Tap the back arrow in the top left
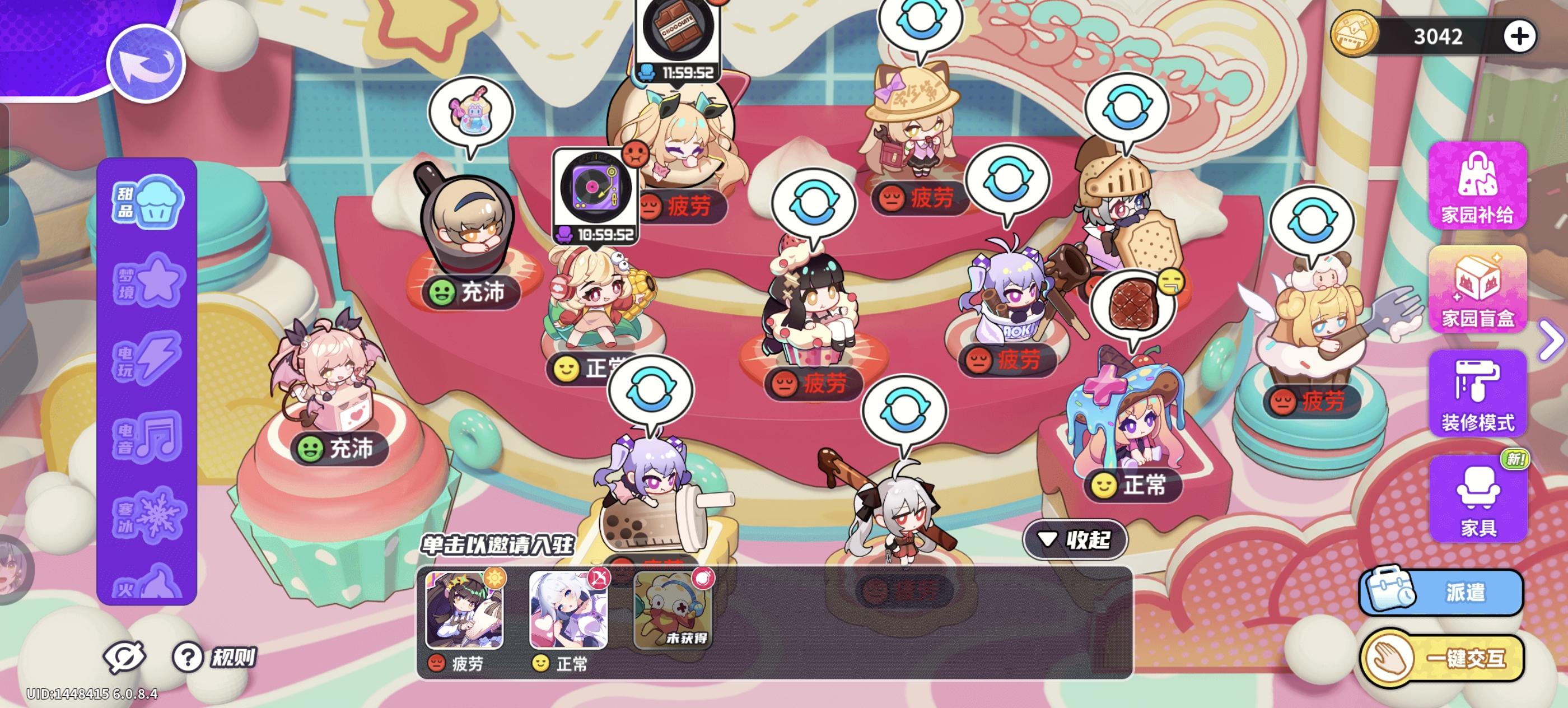This screenshot has height=708, width=1568. point(148,63)
